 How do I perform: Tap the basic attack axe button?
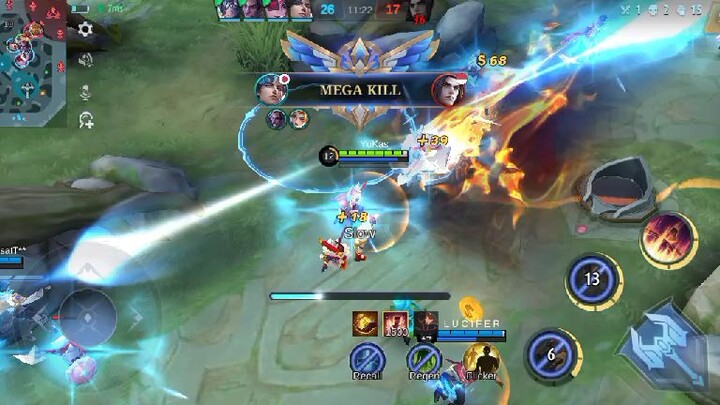coord(666,343)
